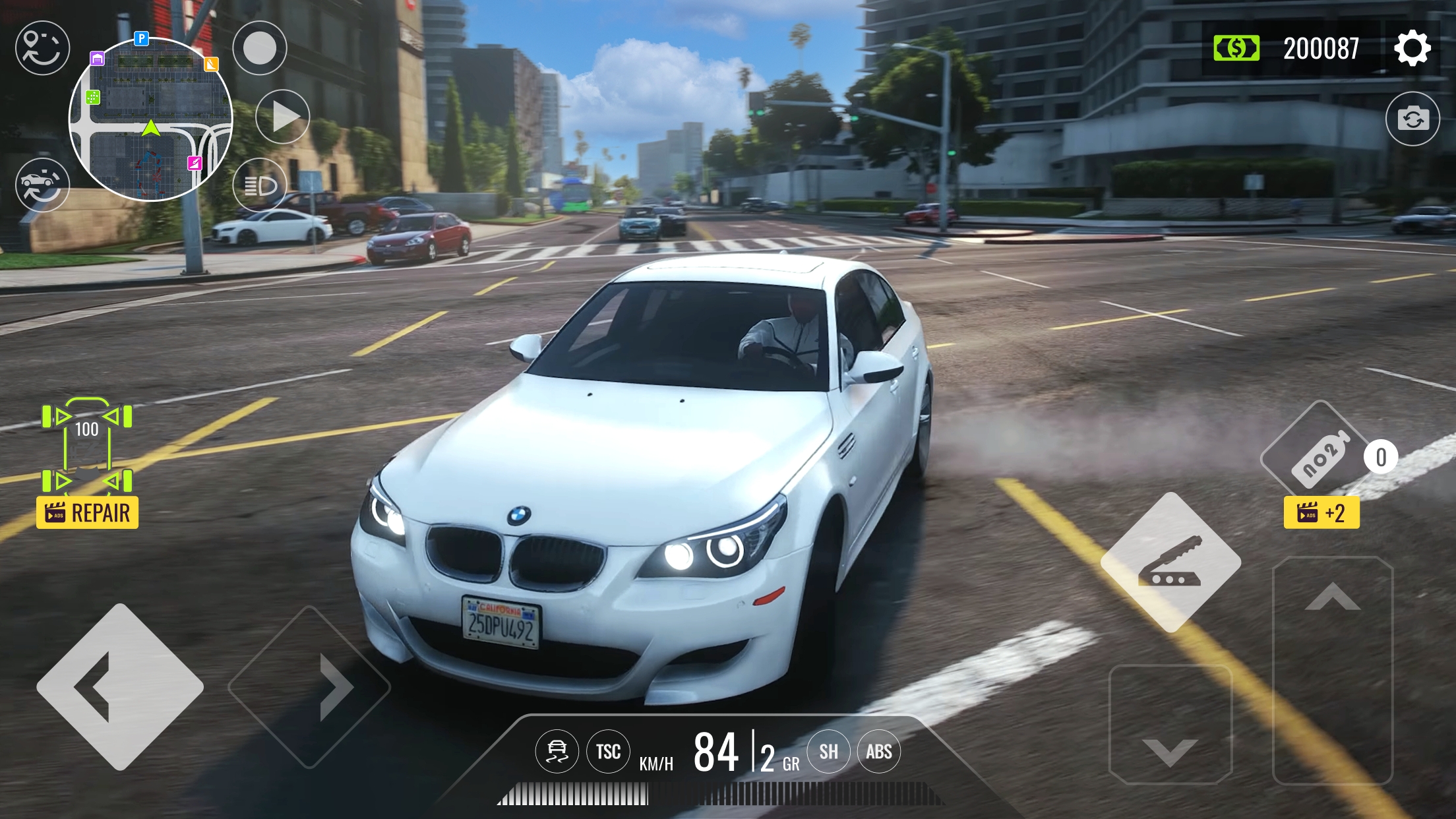Get +2 nitro by watching ad
Viewport: 1456px width, 819px height.
[x=1321, y=512]
